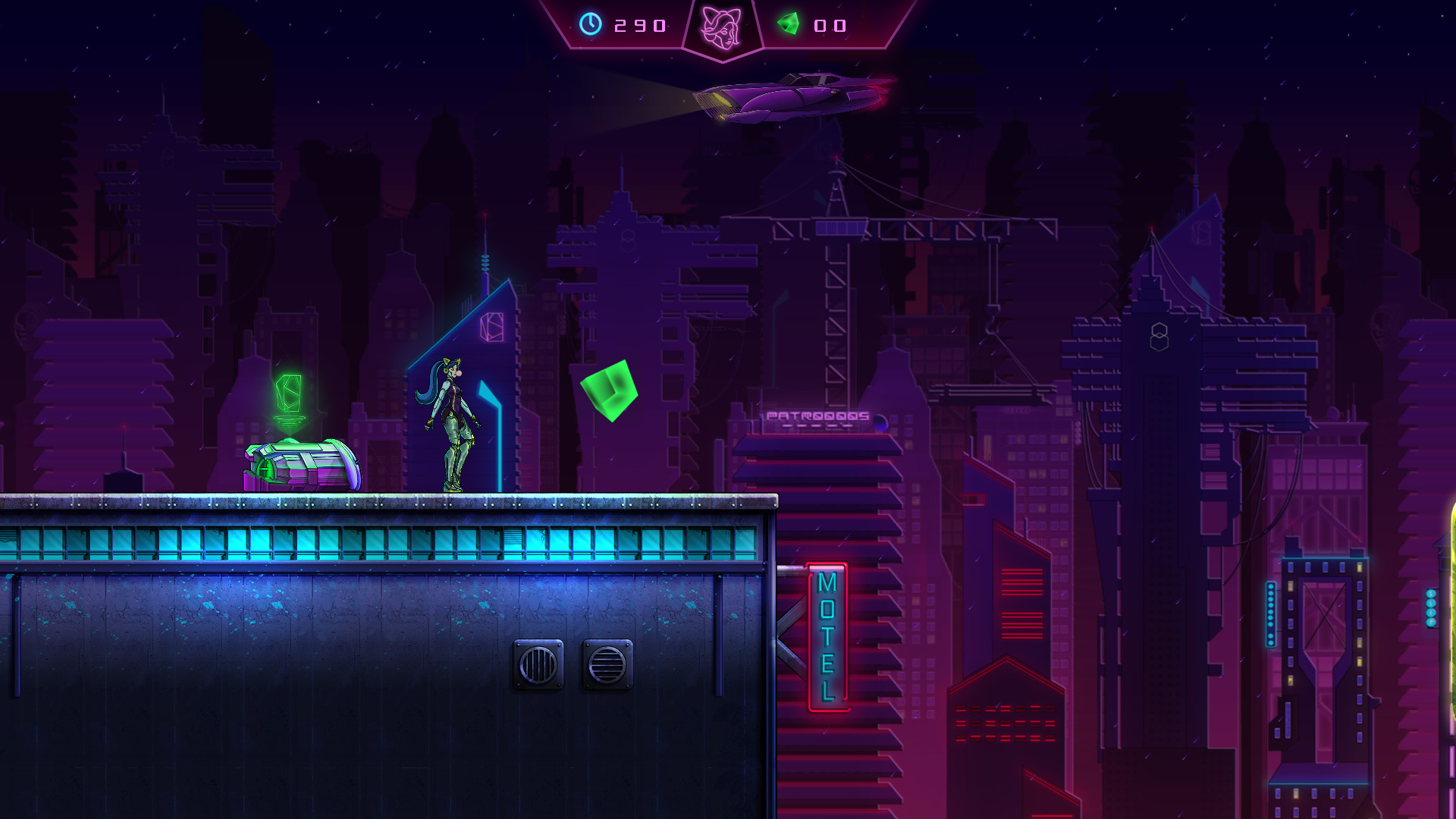This screenshot has height=819, width=1456.
Task: Select the large floating green gem midair
Action: (611, 391)
